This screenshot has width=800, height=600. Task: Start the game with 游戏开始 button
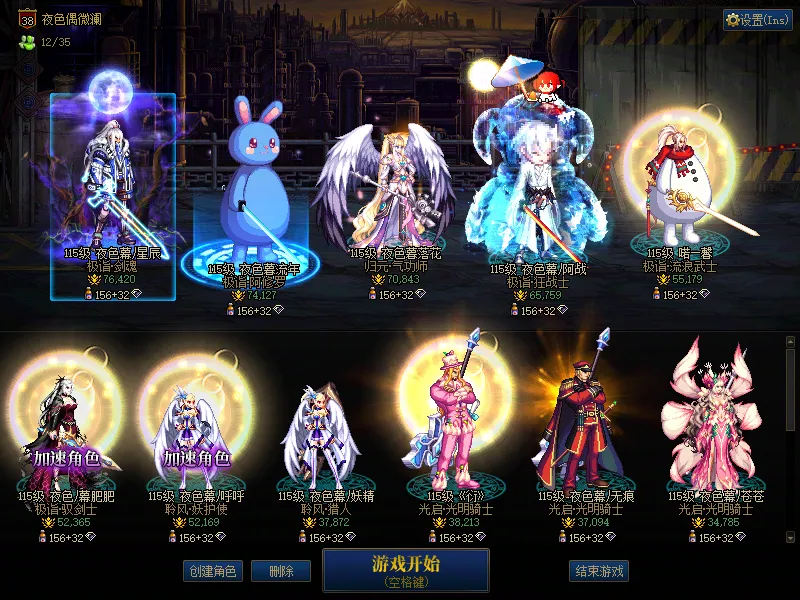(x=405, y=570)
